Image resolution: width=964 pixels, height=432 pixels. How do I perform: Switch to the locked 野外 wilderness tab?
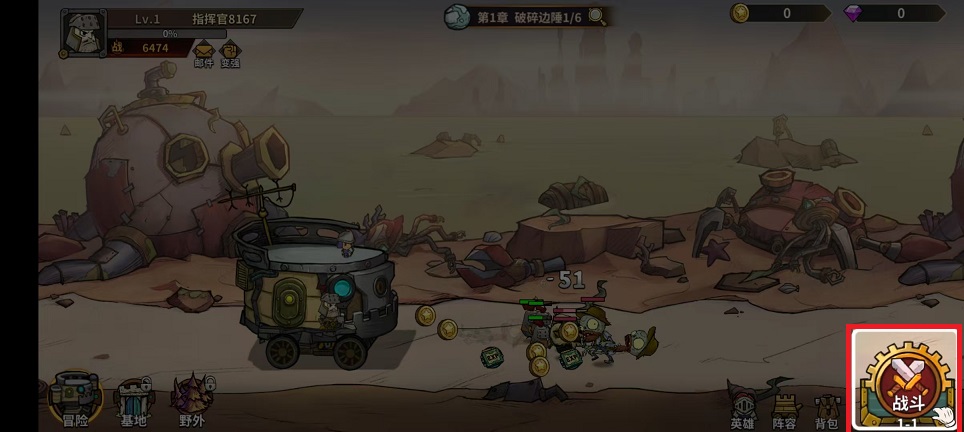pos(190,401)
